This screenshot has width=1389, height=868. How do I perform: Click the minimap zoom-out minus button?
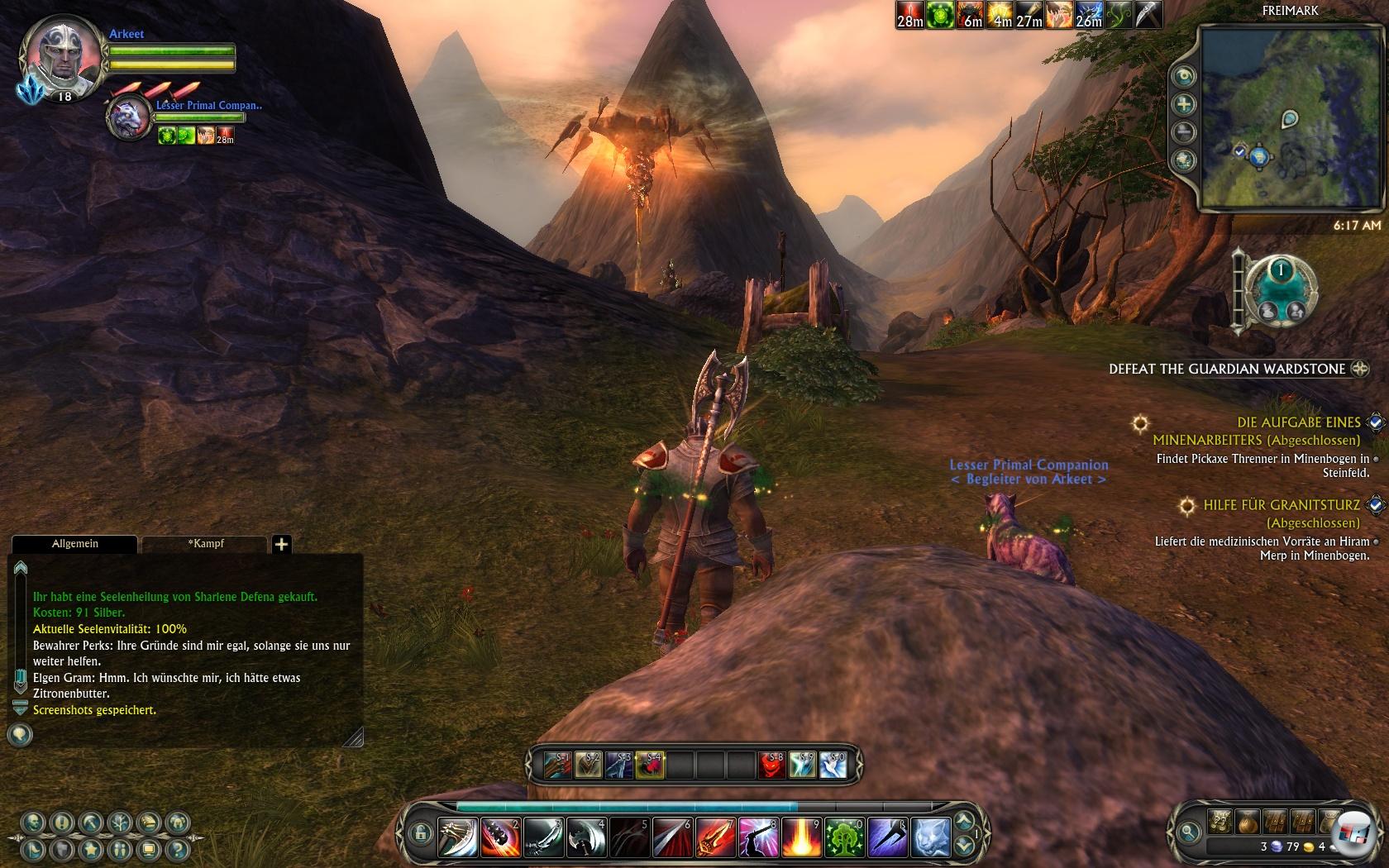click(1185, 131)
